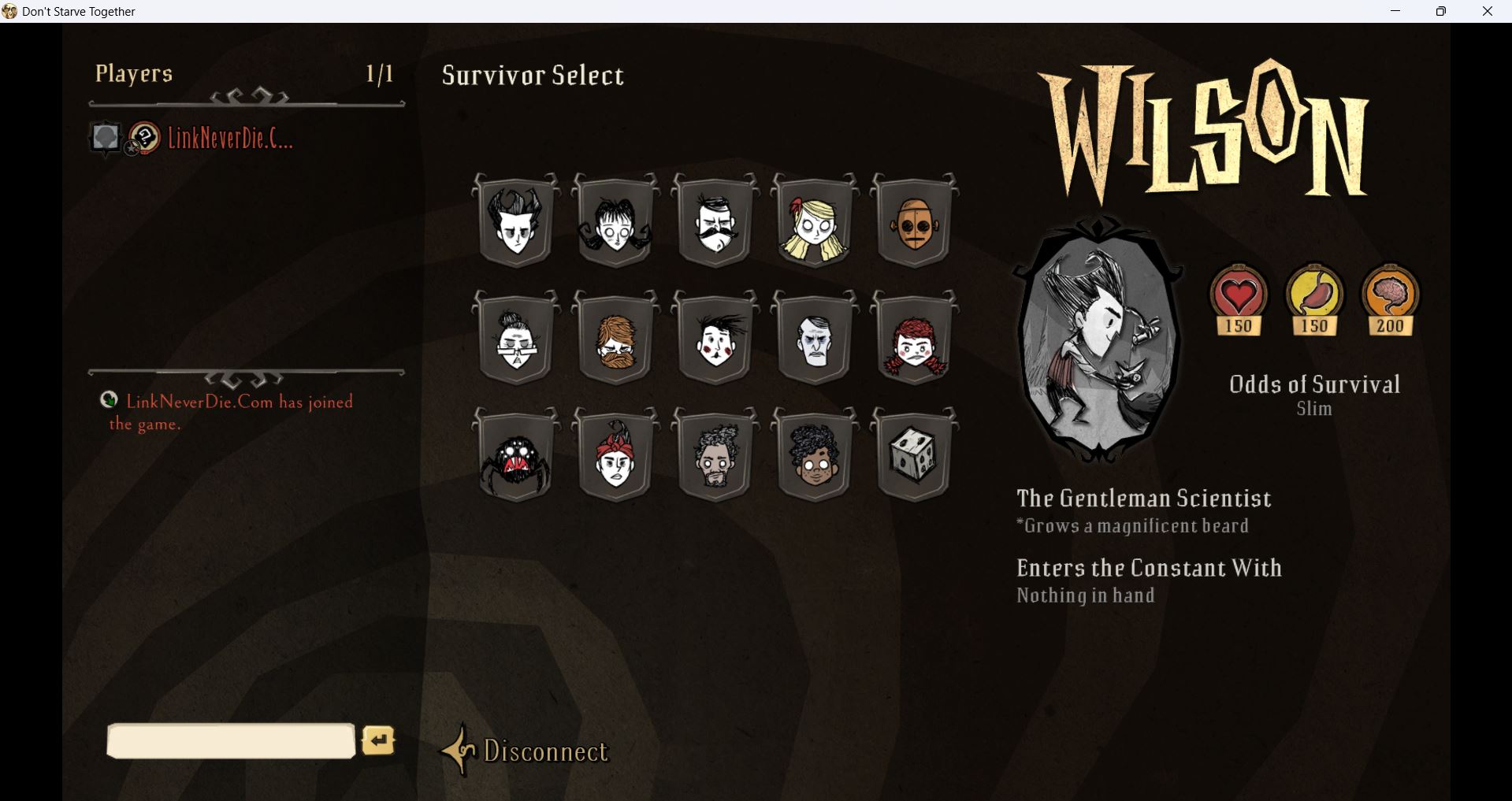Select Warly, the bearded chef
1512x801 pixels.
[x=715, y=457]
